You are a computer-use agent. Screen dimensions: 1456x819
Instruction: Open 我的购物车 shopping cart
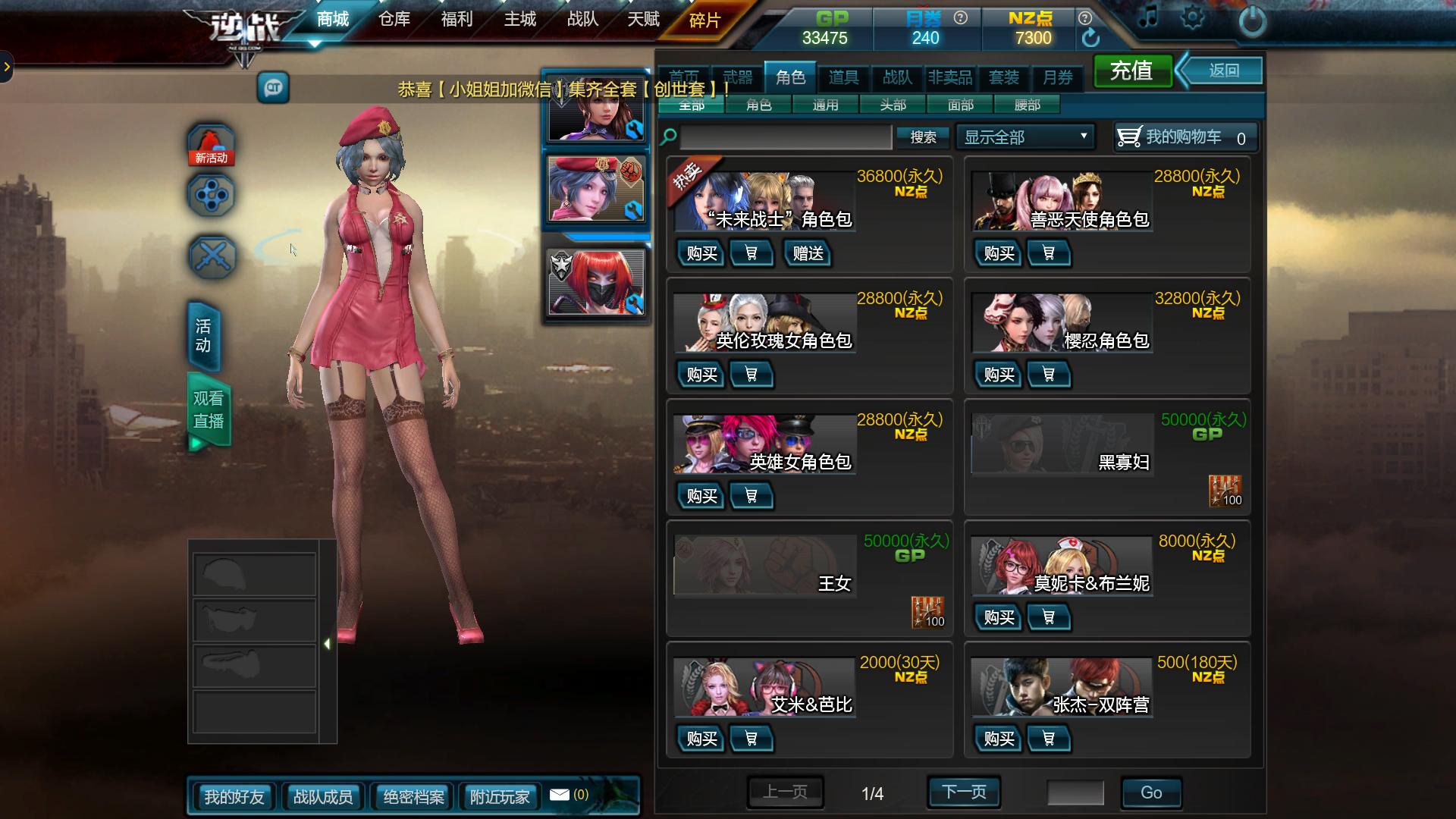tap(1185, 137)
